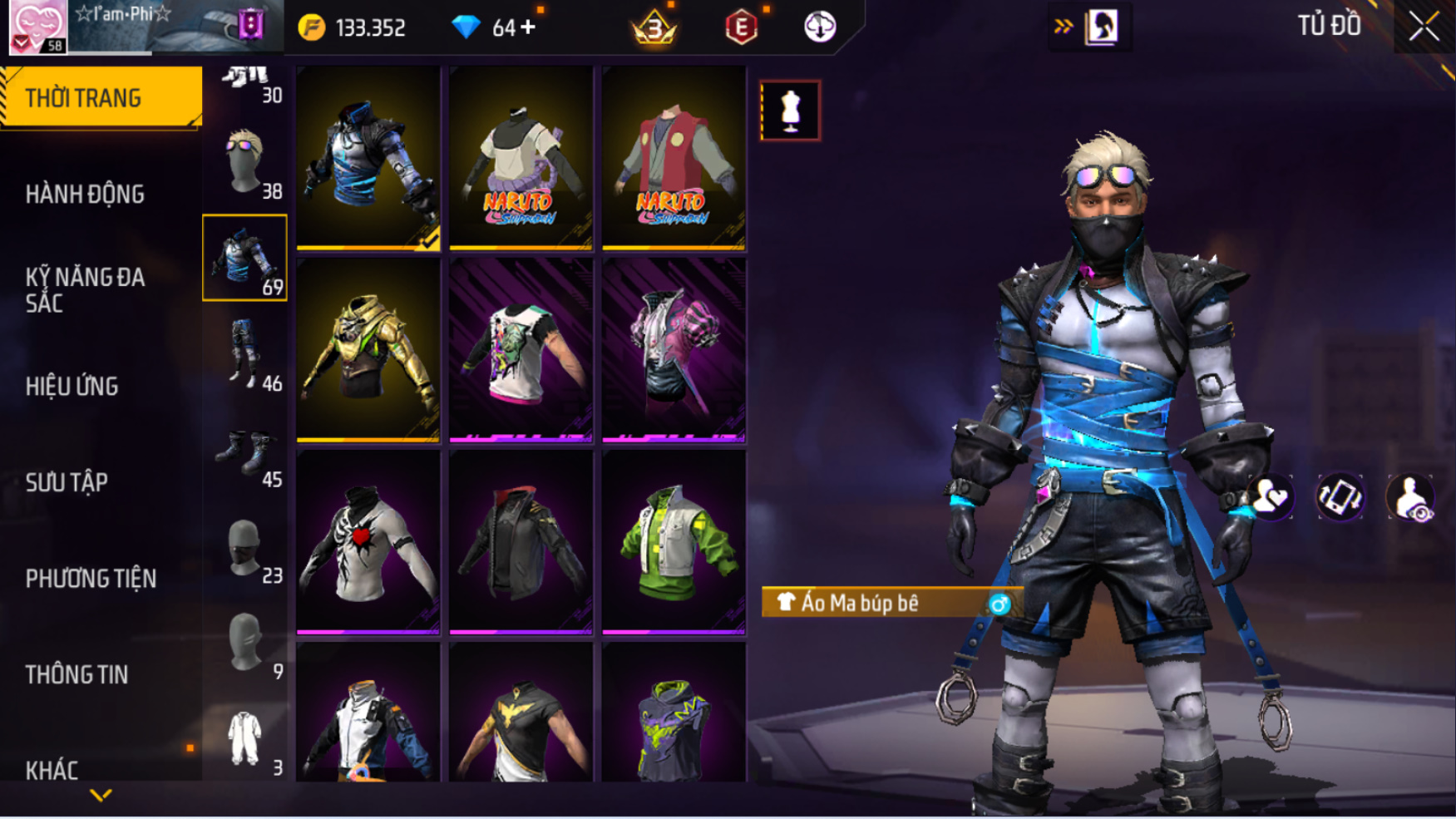Image resolution: width=1456 pixels, height=819 pixels.
Task: Switch to the Khác category
Action: click(x=52, y=770)
